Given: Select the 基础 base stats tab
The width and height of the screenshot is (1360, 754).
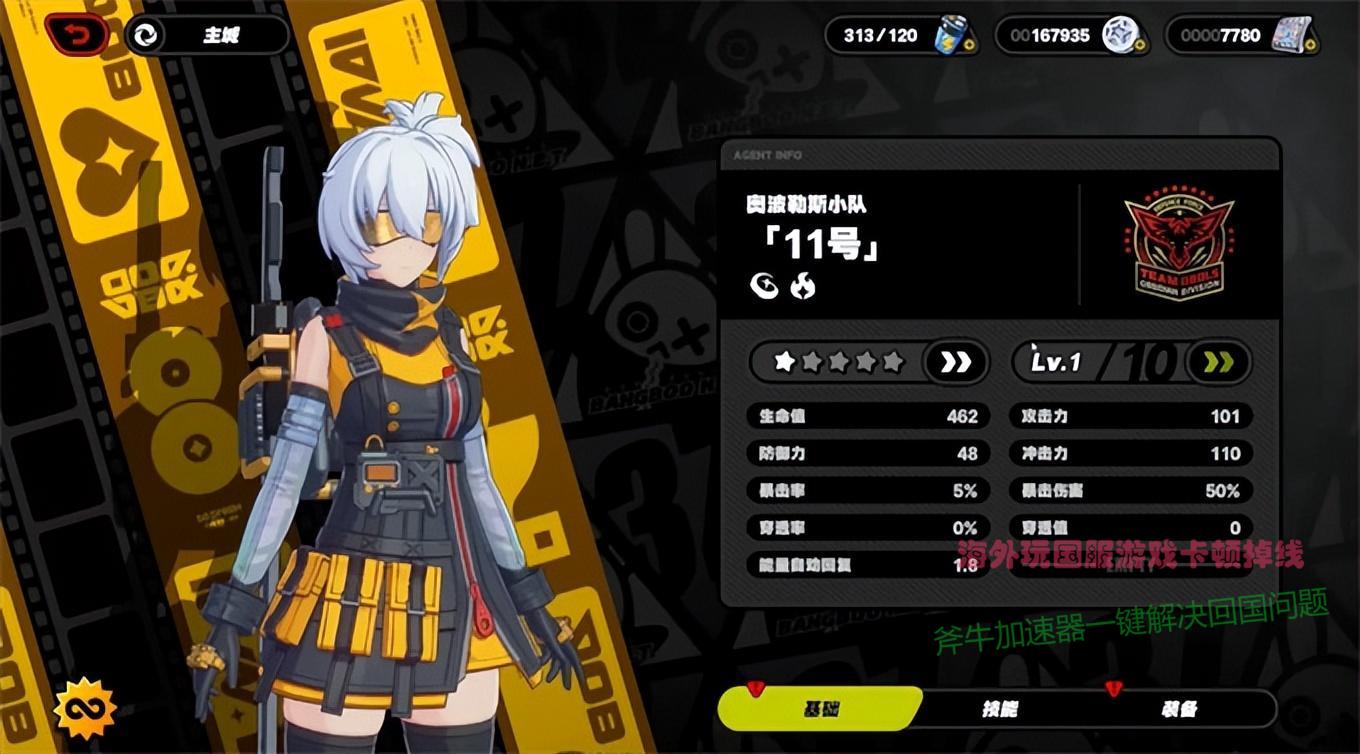Looking at the screenshot, I should pyautogui.click(x=820, y=709).
